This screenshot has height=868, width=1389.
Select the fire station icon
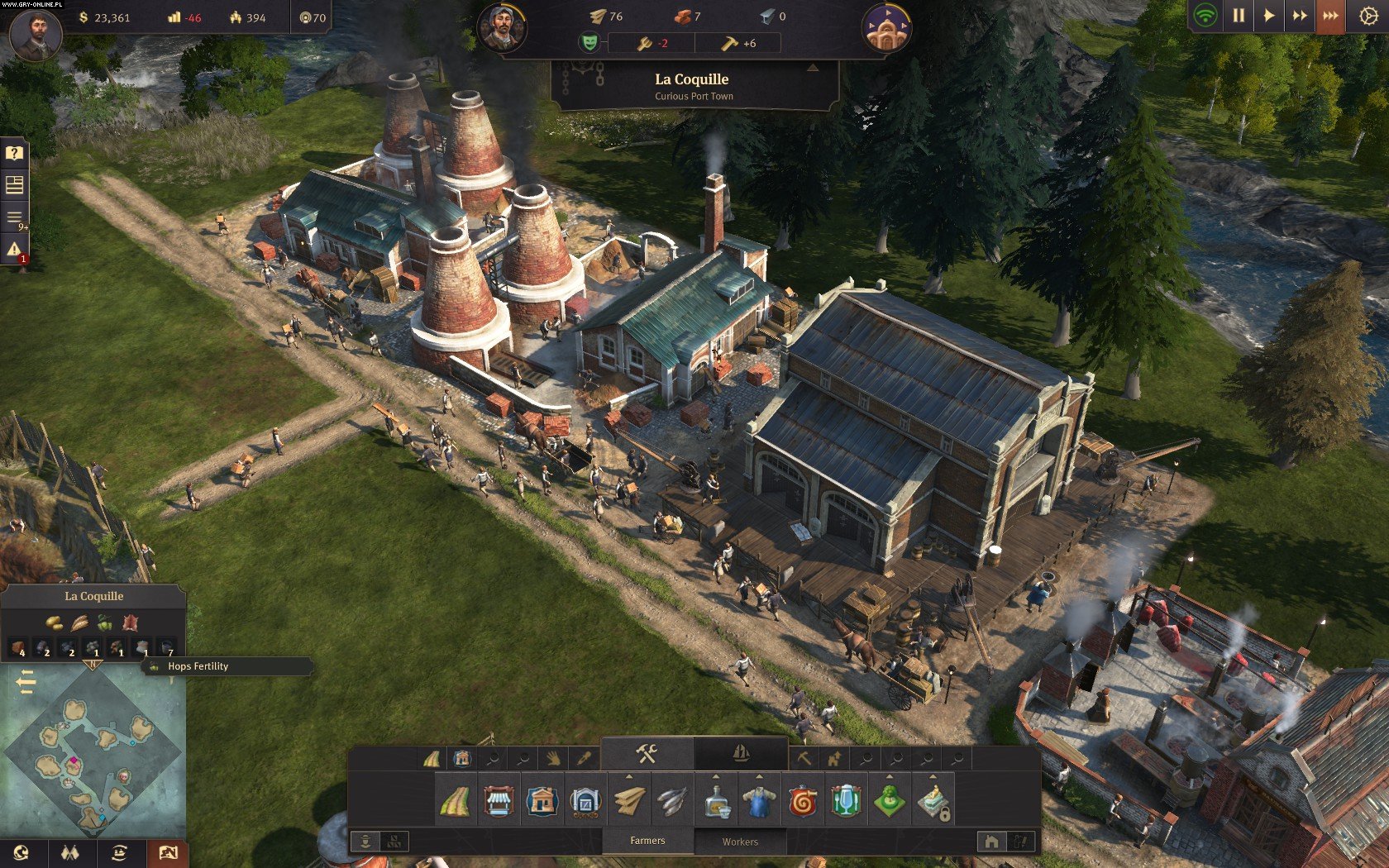(x=802, y=800)
